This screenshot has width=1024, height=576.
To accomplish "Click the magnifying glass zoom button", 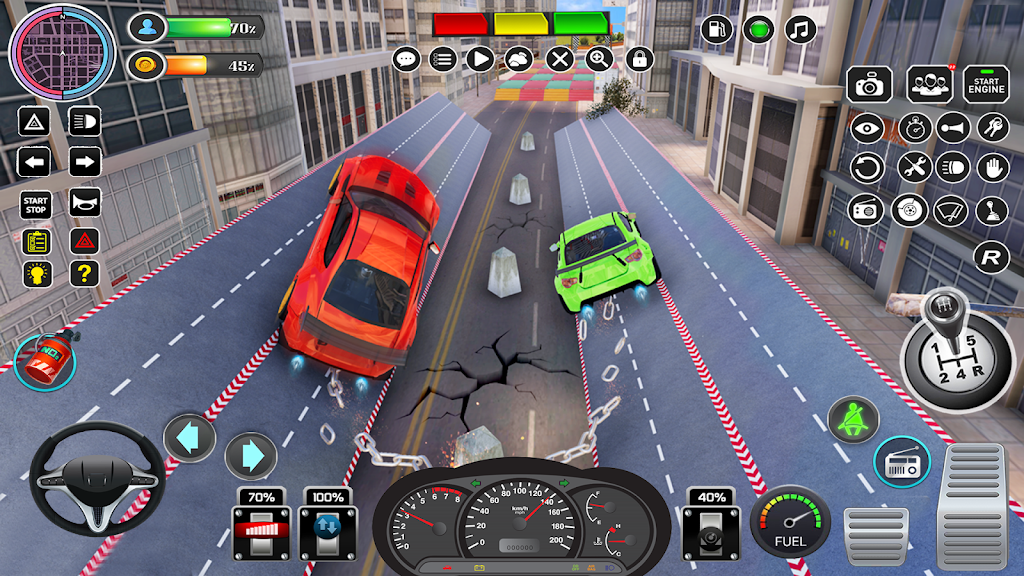I will pyautogui.click(x=599, y=58).
